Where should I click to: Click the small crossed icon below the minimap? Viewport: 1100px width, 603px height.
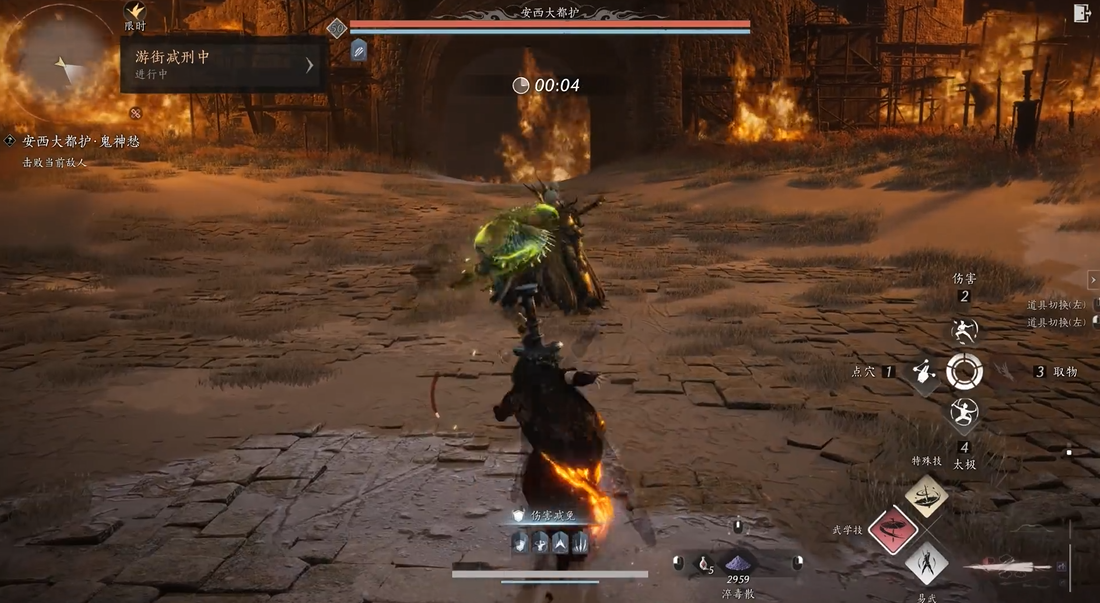[x=135, y=113]
